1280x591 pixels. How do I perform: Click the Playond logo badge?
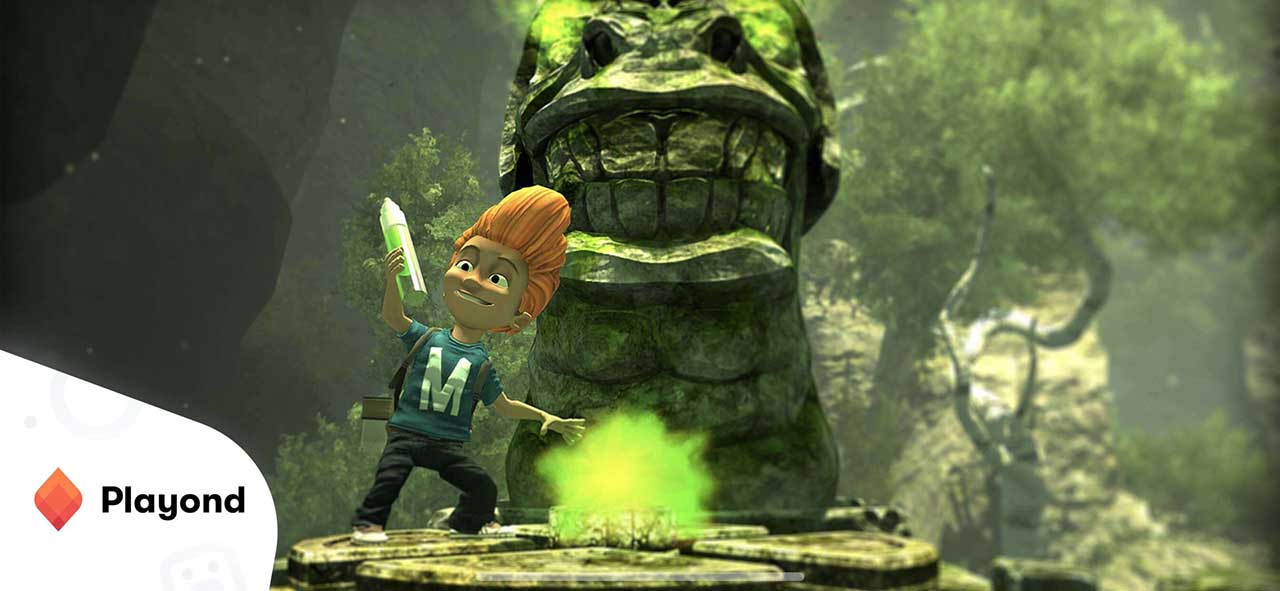(x=138, y=500)
